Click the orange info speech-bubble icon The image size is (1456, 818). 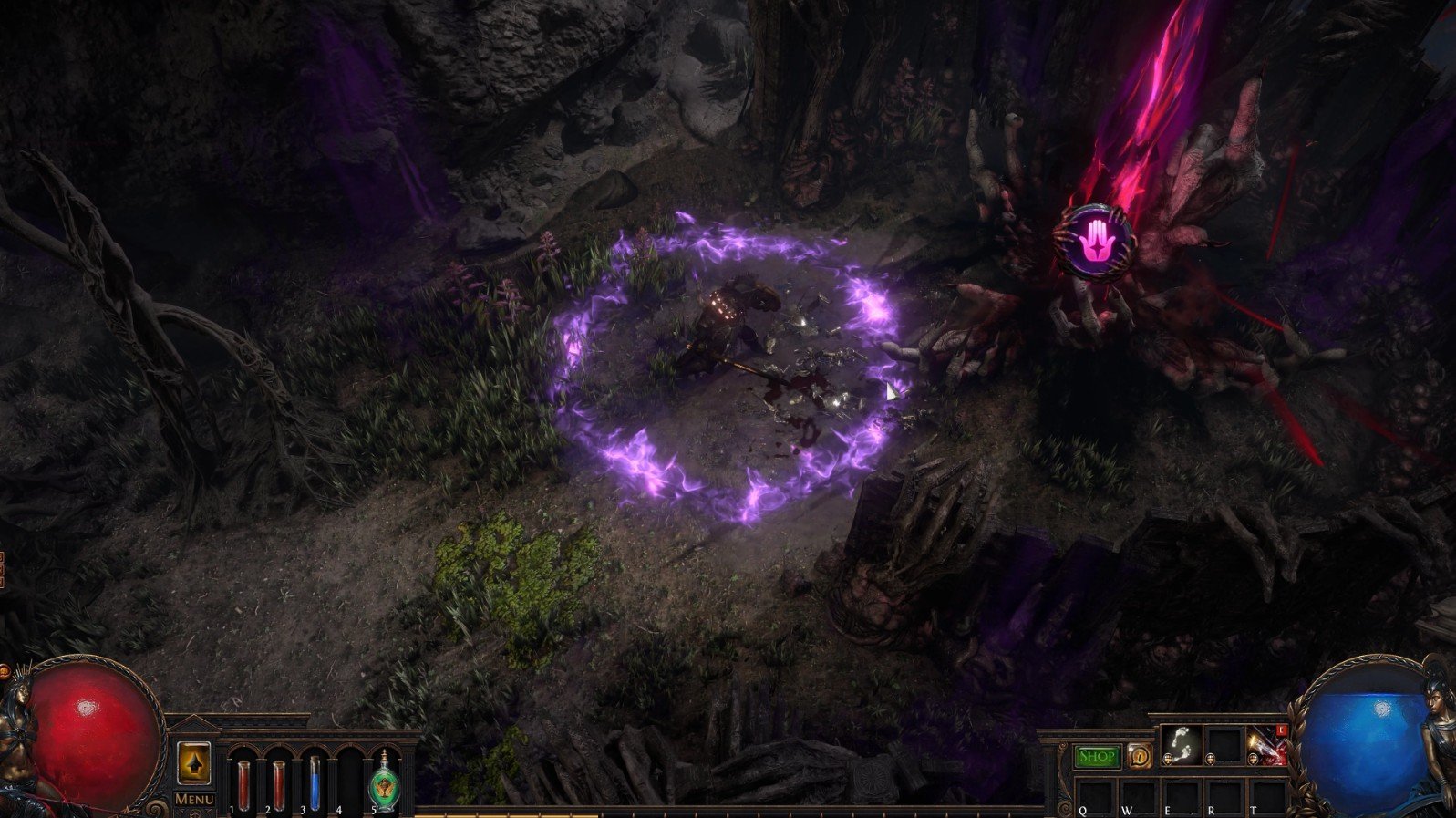1139,756
